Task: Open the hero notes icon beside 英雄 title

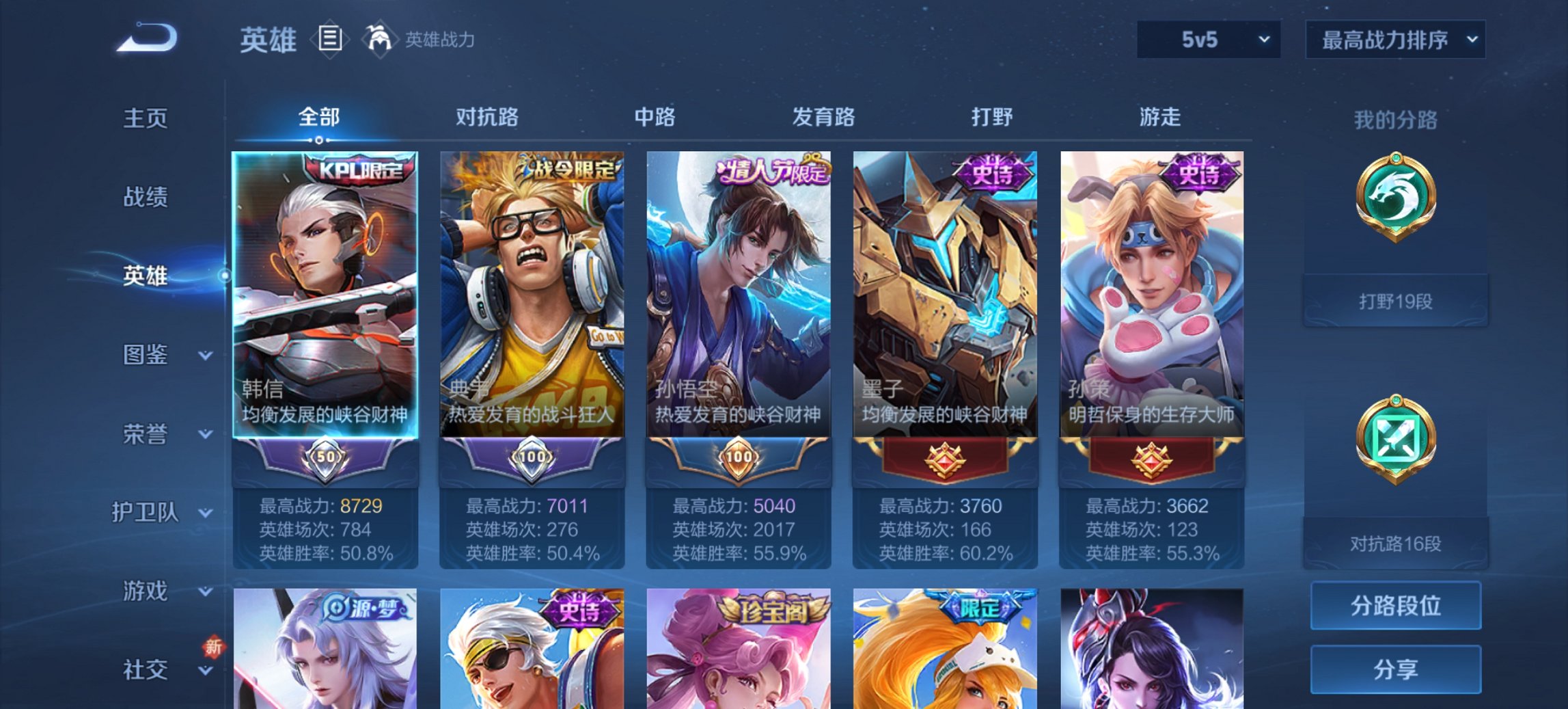Action: pos(330,40)
